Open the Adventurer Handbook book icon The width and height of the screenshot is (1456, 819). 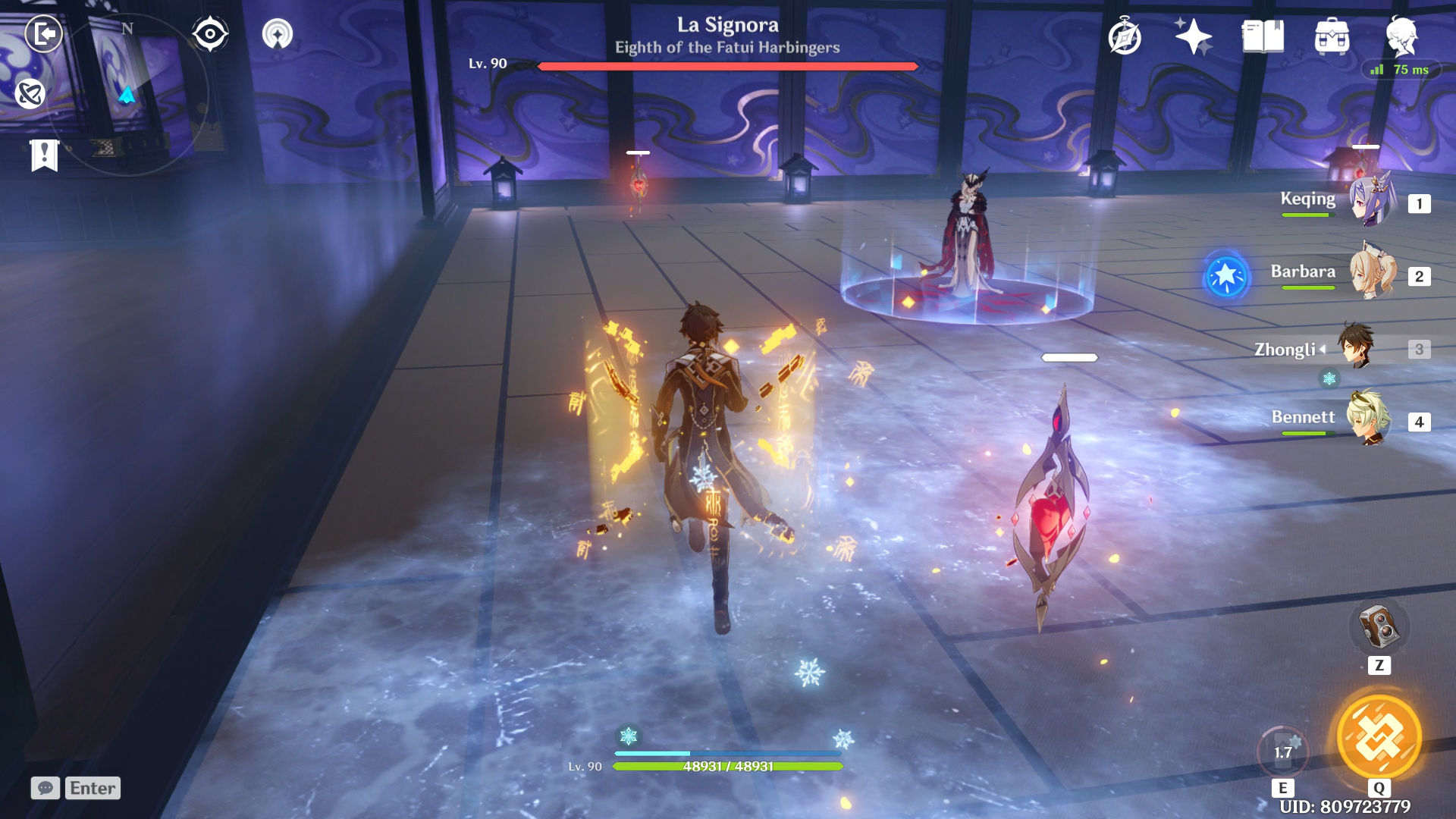[1263, 36]
